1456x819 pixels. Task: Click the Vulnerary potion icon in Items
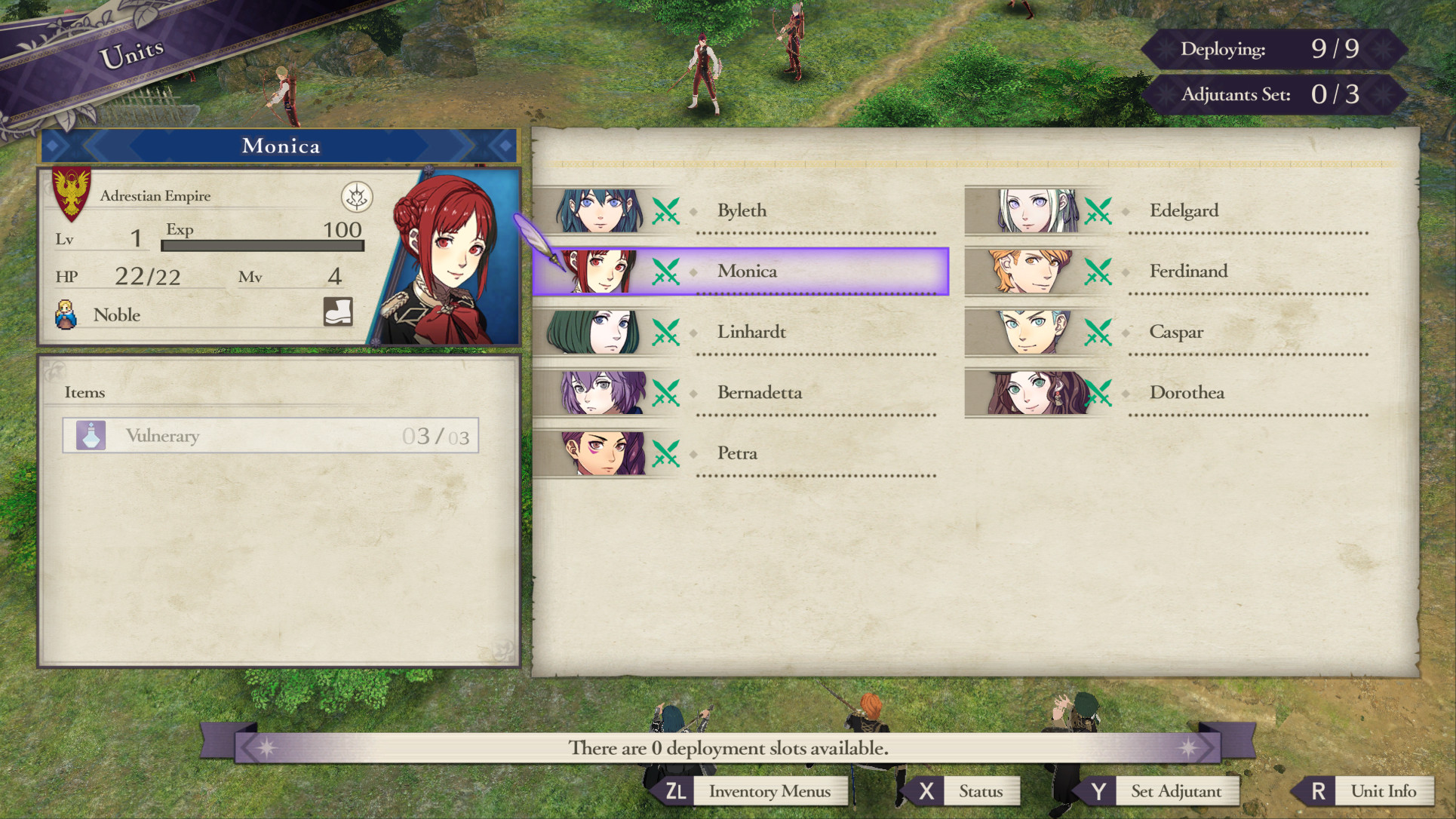pyautogui.click(x=91, y=435)
